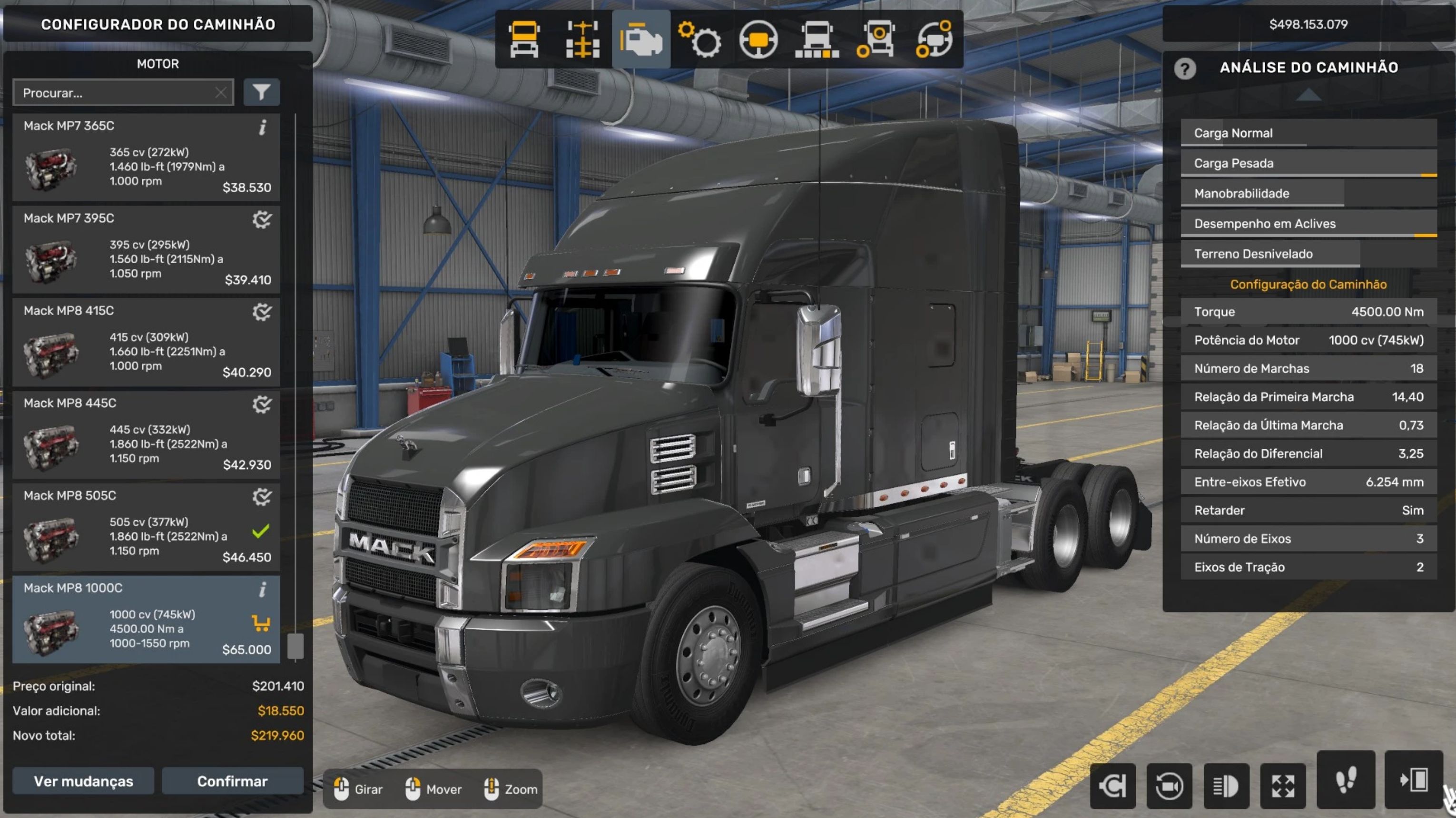
Task: Select the Mack MP8 1000C engine row
Action: pyautogui.click(x=146, y=620)
